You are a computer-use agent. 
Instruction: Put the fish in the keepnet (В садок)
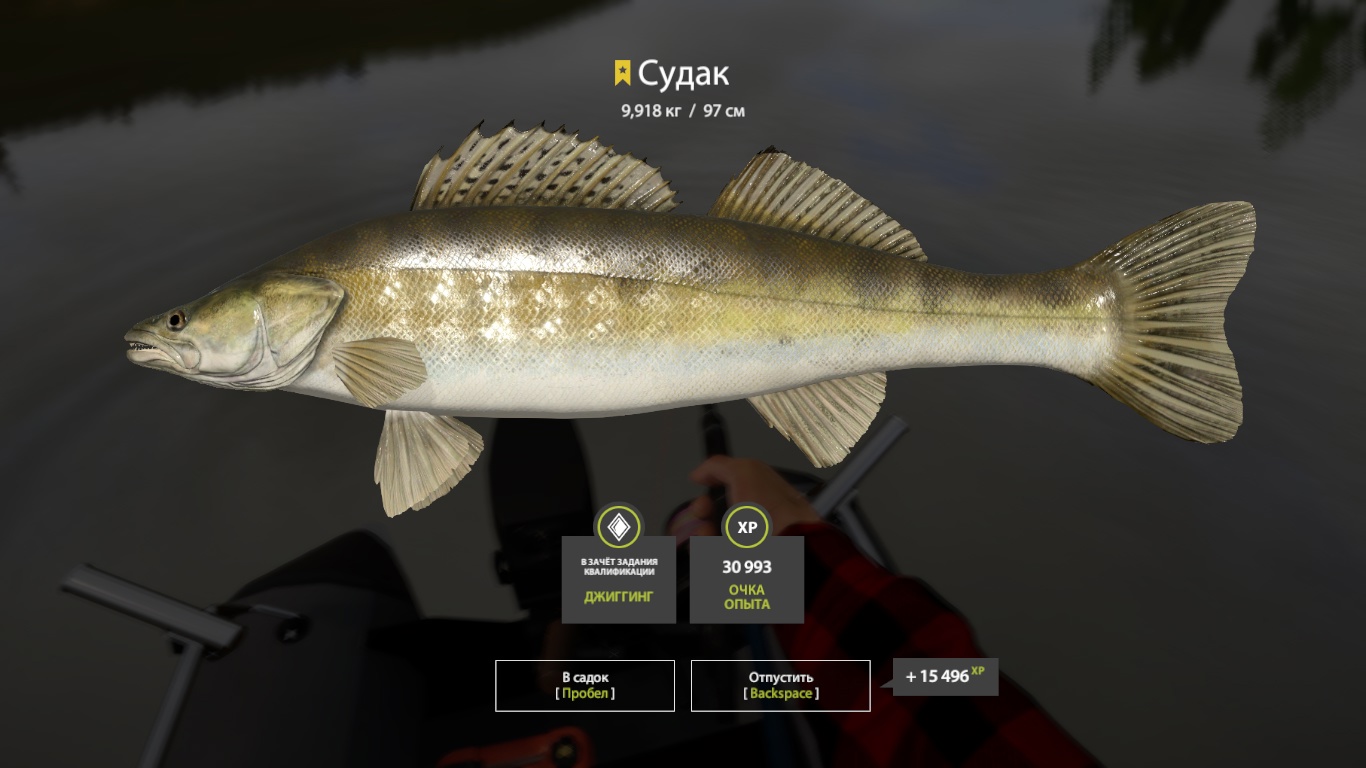[x=585, y=685]
